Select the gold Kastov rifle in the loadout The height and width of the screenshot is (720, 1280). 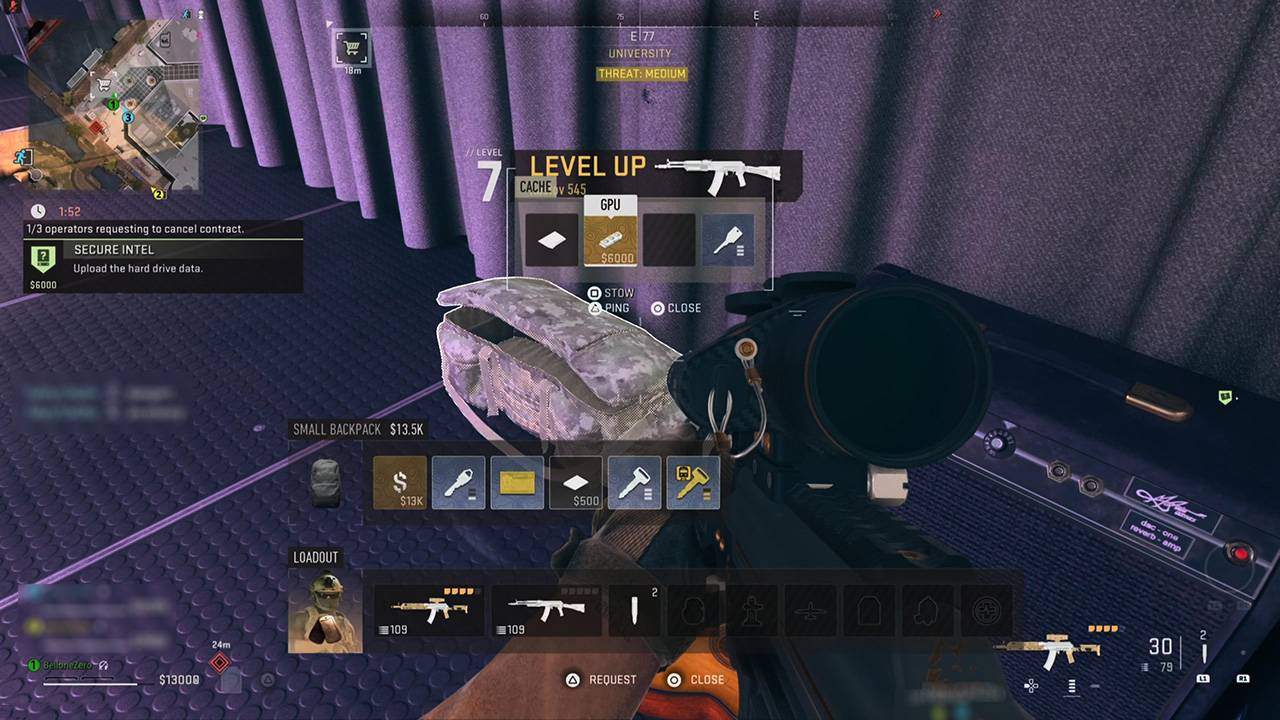[430, 608]
